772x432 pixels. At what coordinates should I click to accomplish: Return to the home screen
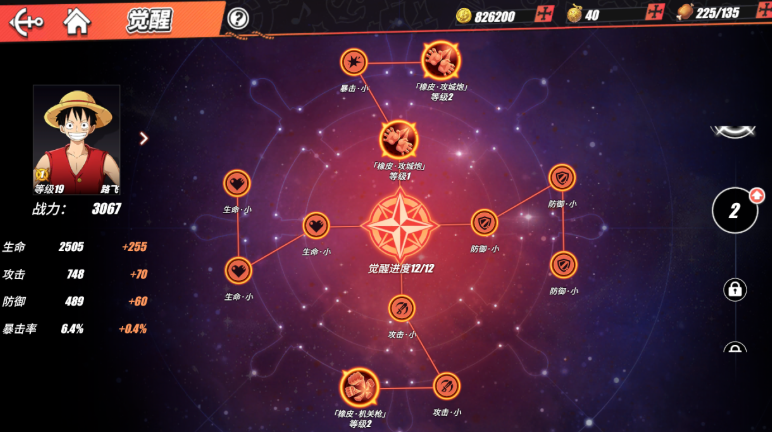click(76, 20)
